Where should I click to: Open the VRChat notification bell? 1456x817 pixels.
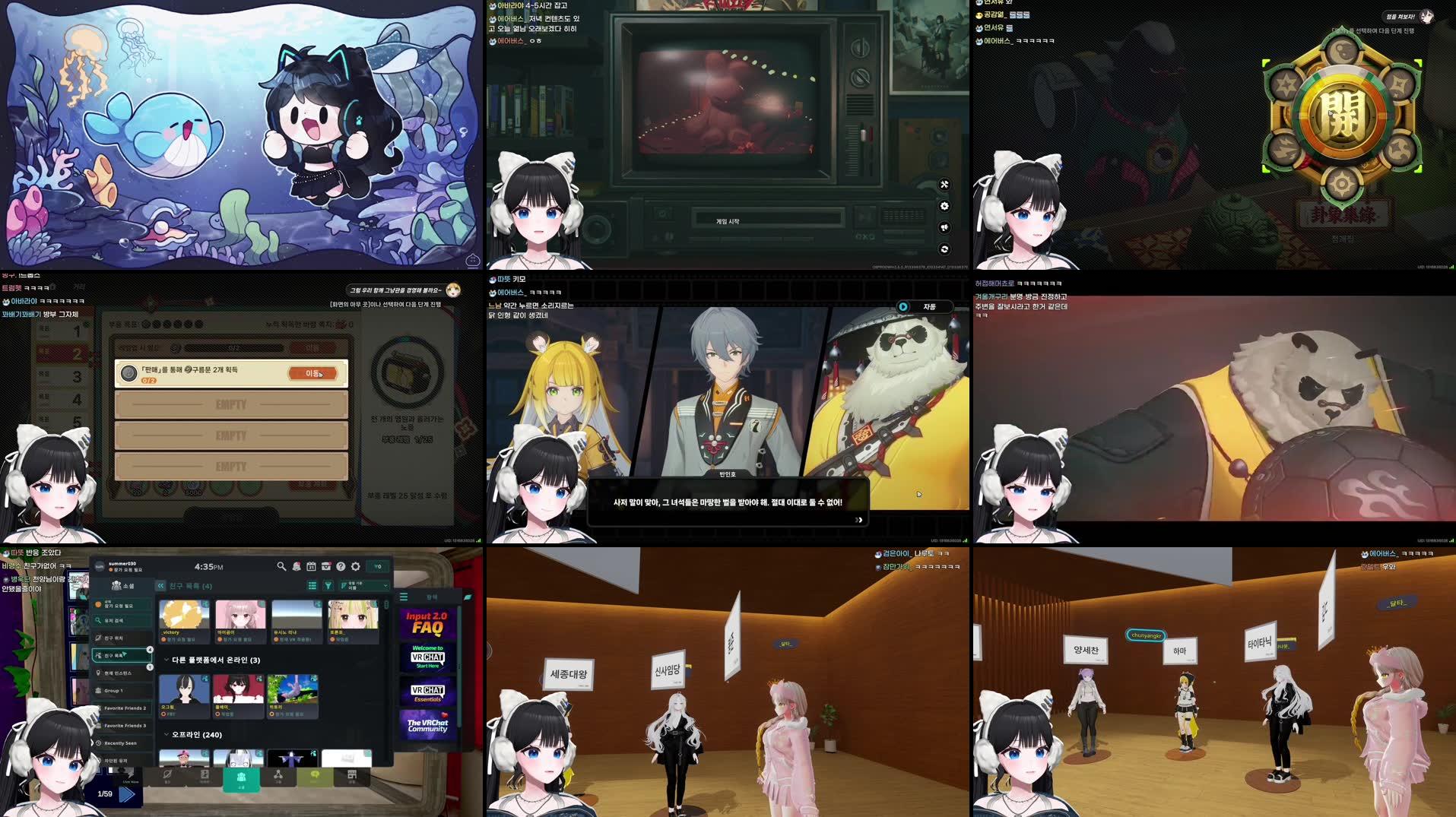pyautogui.click(x=297, y=566)
